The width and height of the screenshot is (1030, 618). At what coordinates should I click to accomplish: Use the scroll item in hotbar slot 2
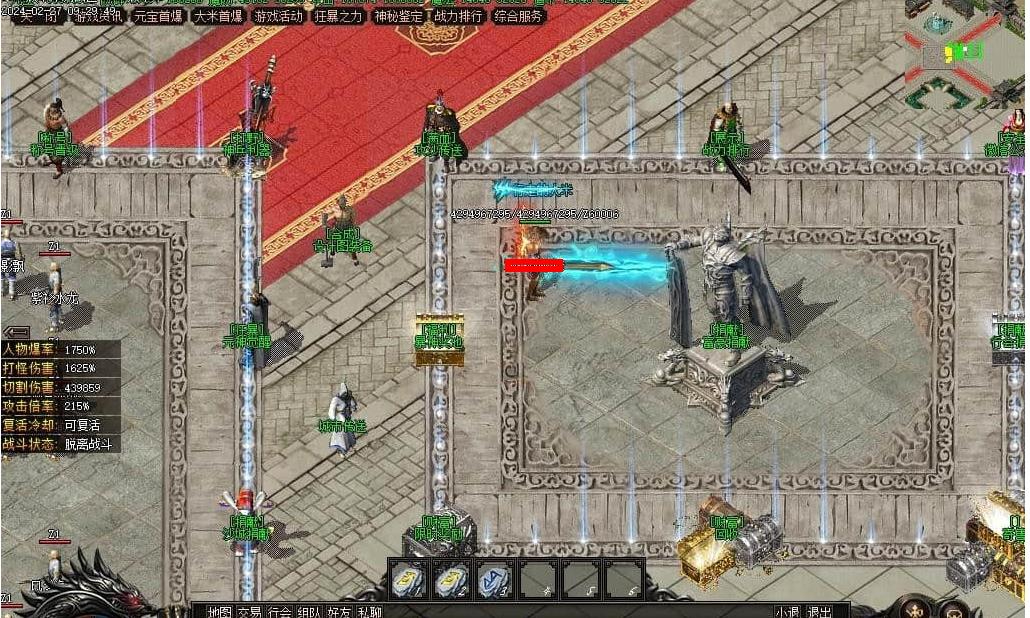coord(452,579)
